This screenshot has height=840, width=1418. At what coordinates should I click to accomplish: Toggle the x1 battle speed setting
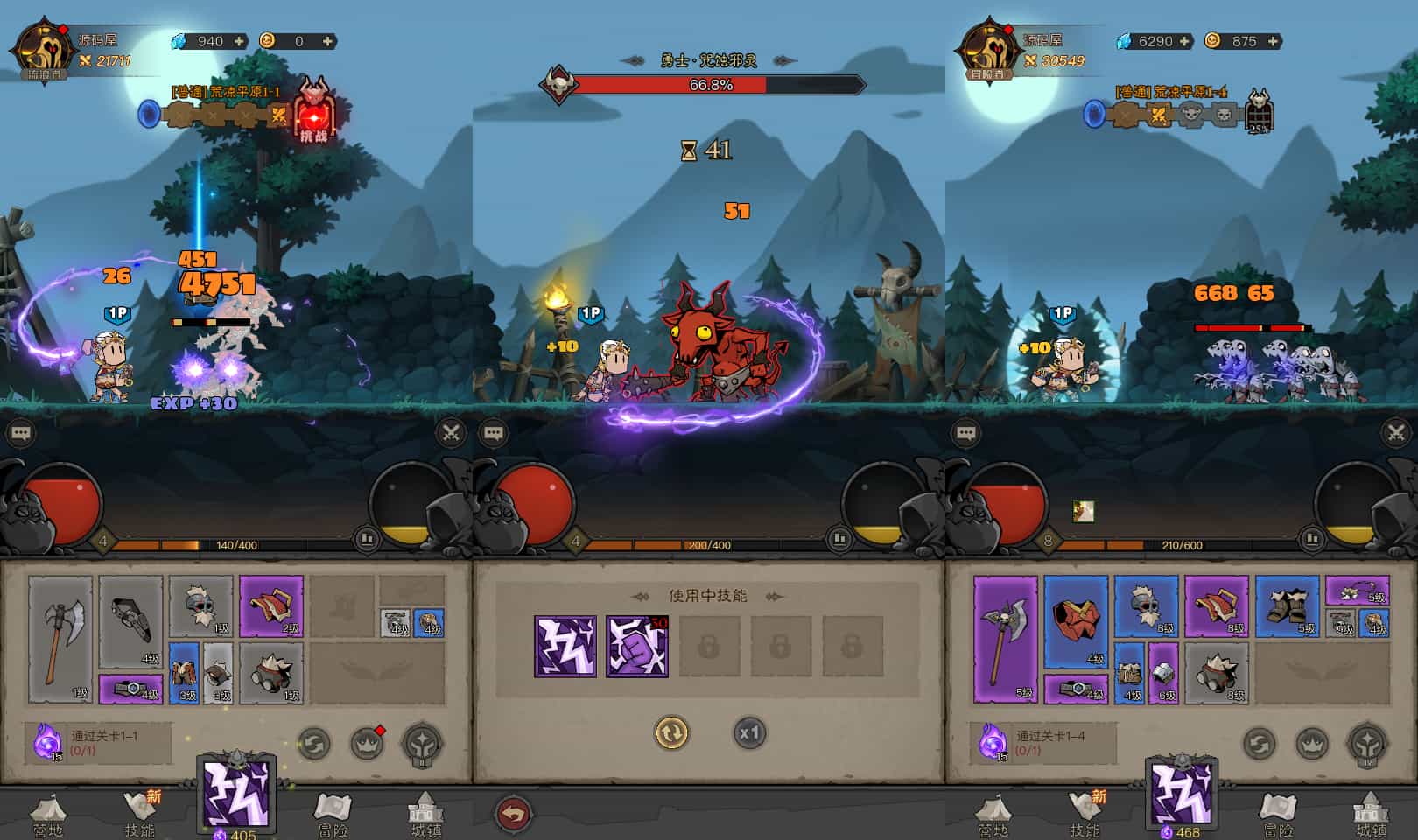[x=751, y=732]
